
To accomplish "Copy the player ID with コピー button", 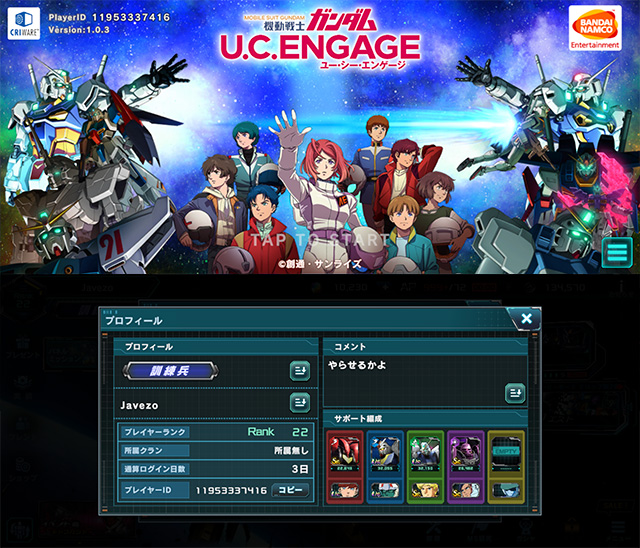I will click(x=291, y=490).
